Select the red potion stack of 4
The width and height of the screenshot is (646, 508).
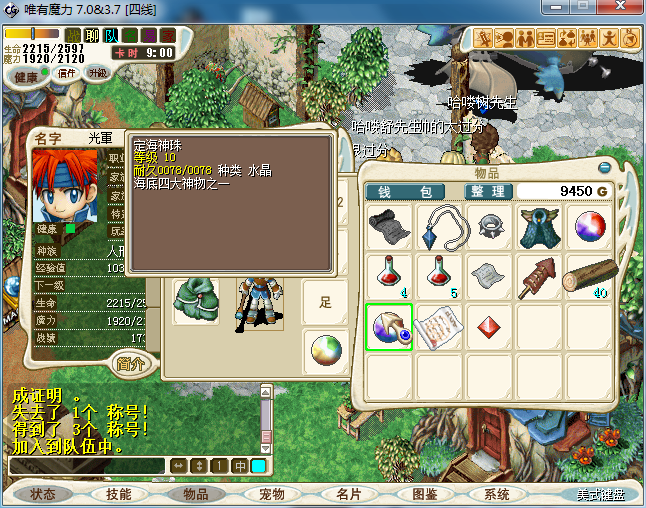[388, 274]
